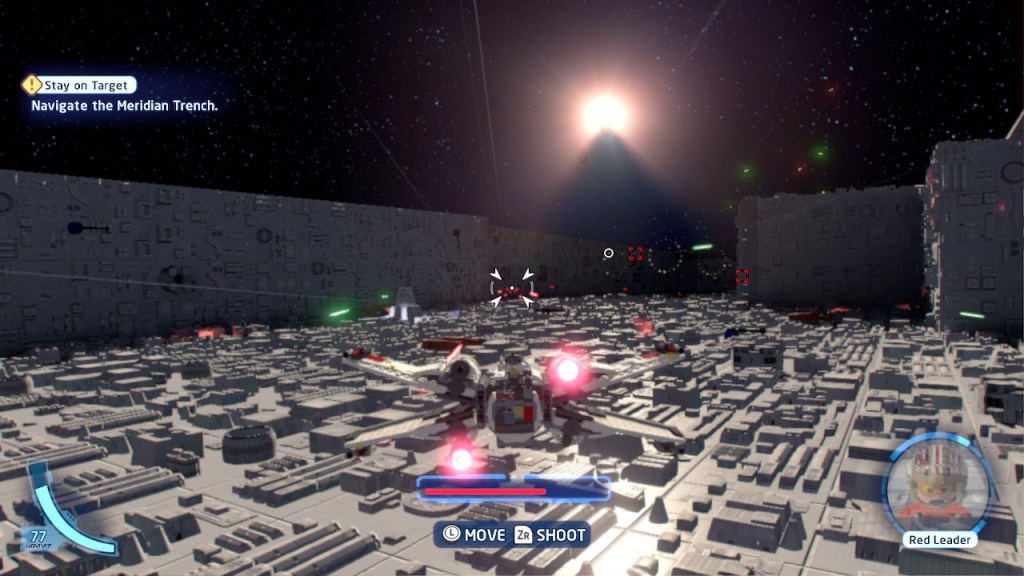Open the Stay on Target objective tracker
Image resolution: width=1024 pixels, height=576 pixels.
pos(80,86)
